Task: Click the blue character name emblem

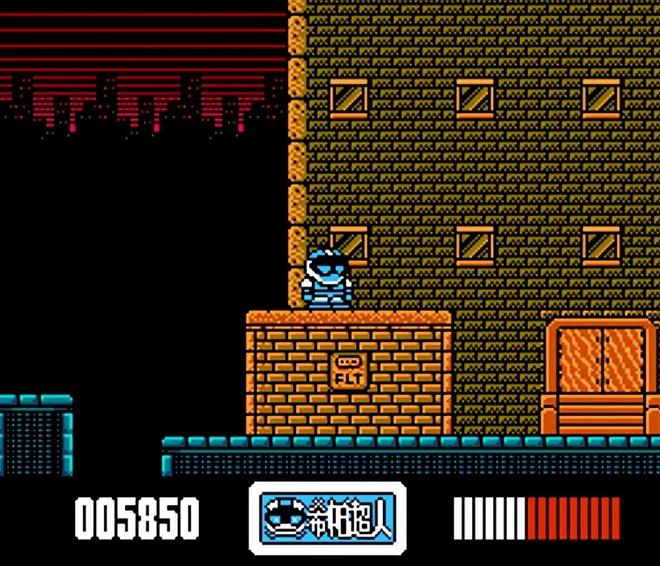Action: (x=327, y=518)
